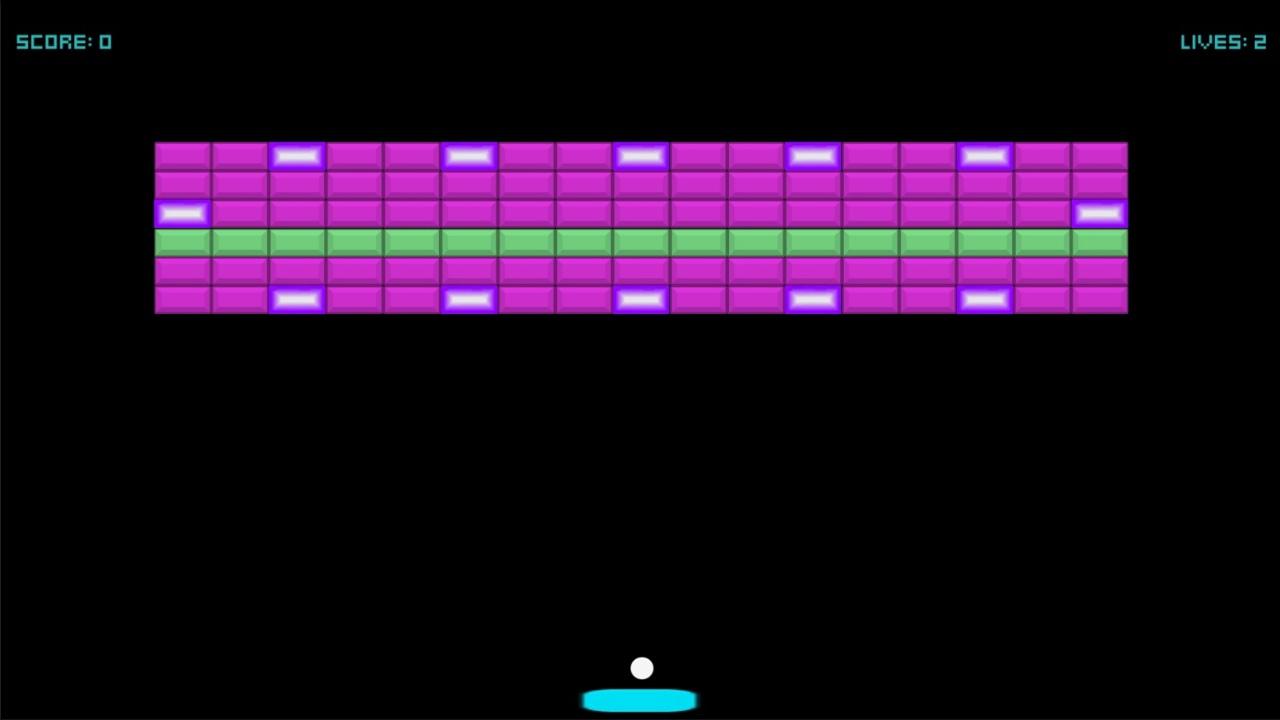Click a purple brick in the center of the wall
The image size is (1280, 720).
640,184
